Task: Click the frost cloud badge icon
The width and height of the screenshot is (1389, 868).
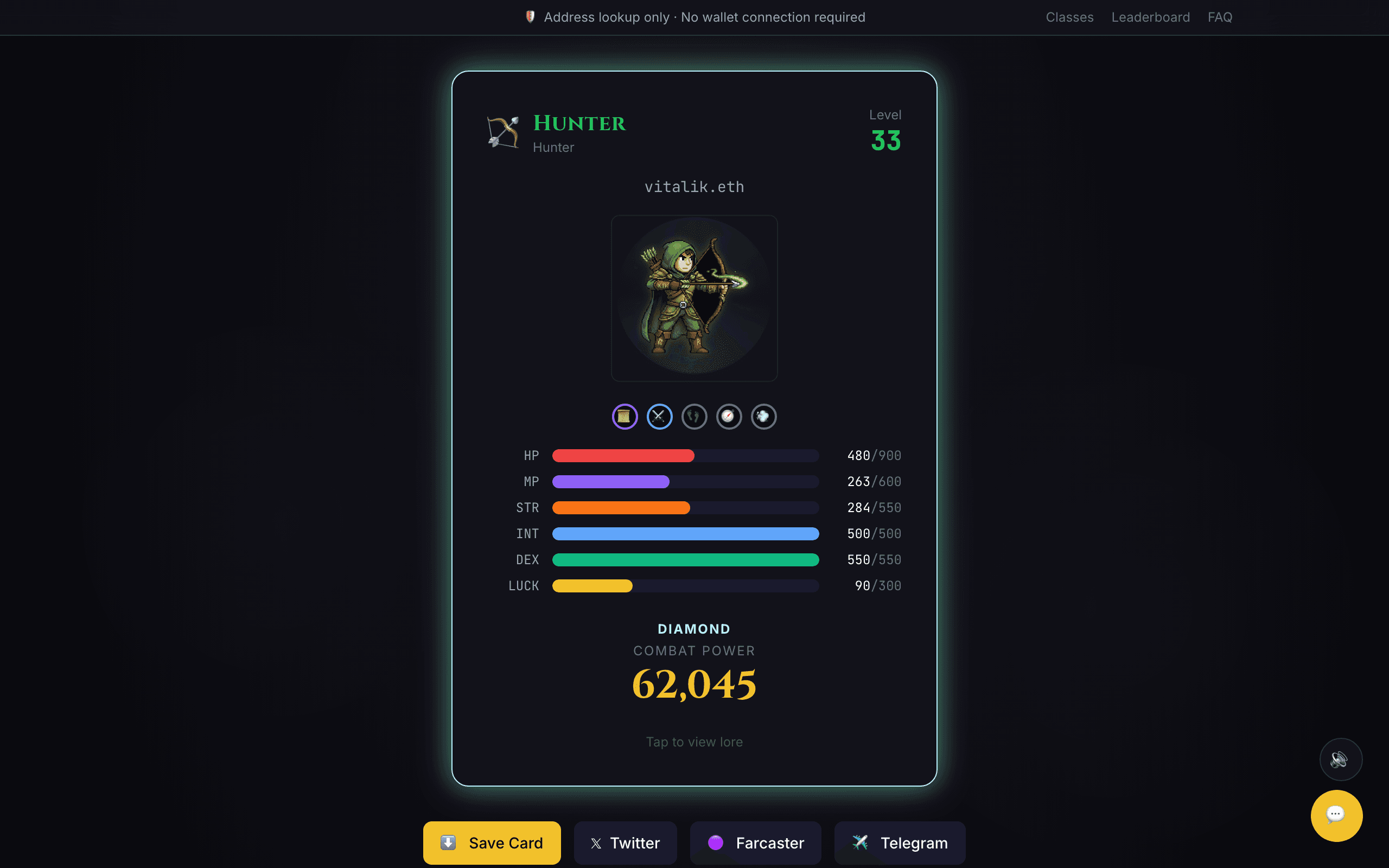Action: 763,416
